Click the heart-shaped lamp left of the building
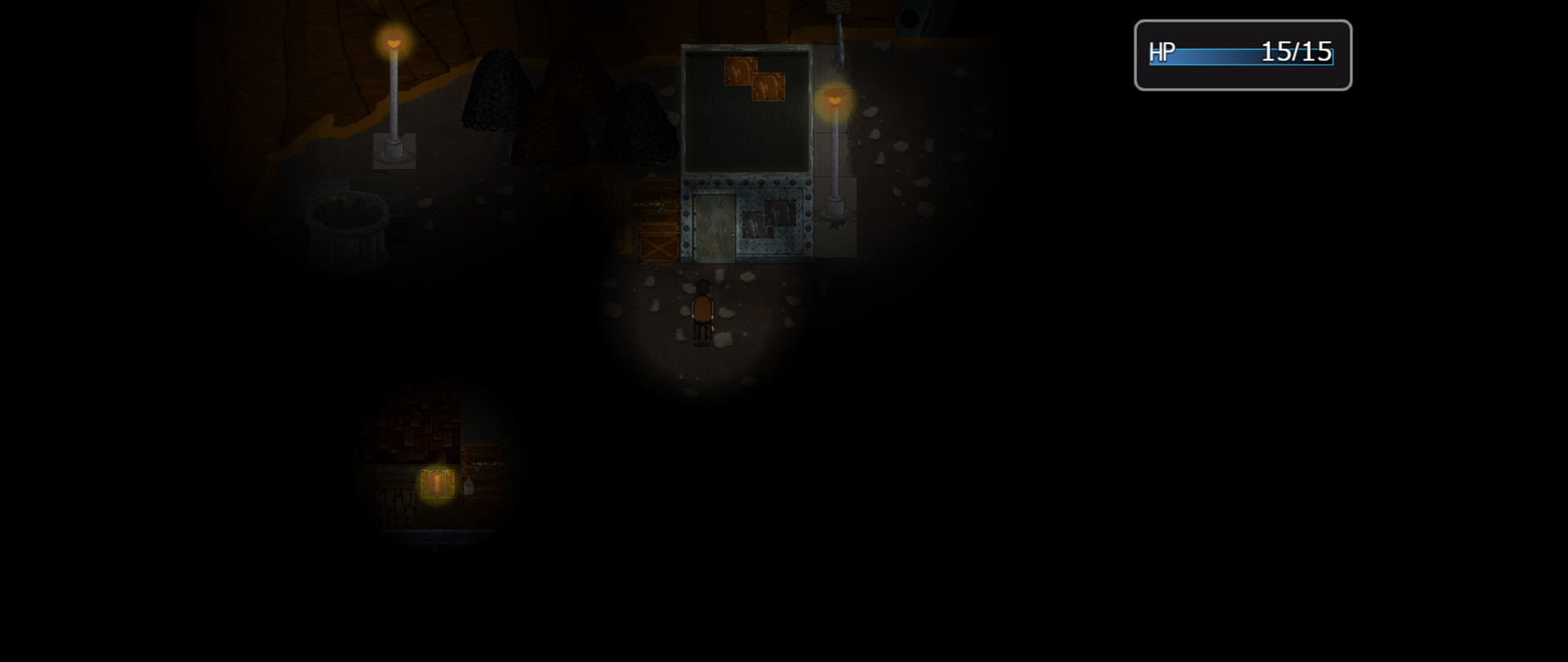This screenshot has width=1568, height=662. [x=394, y=41]
